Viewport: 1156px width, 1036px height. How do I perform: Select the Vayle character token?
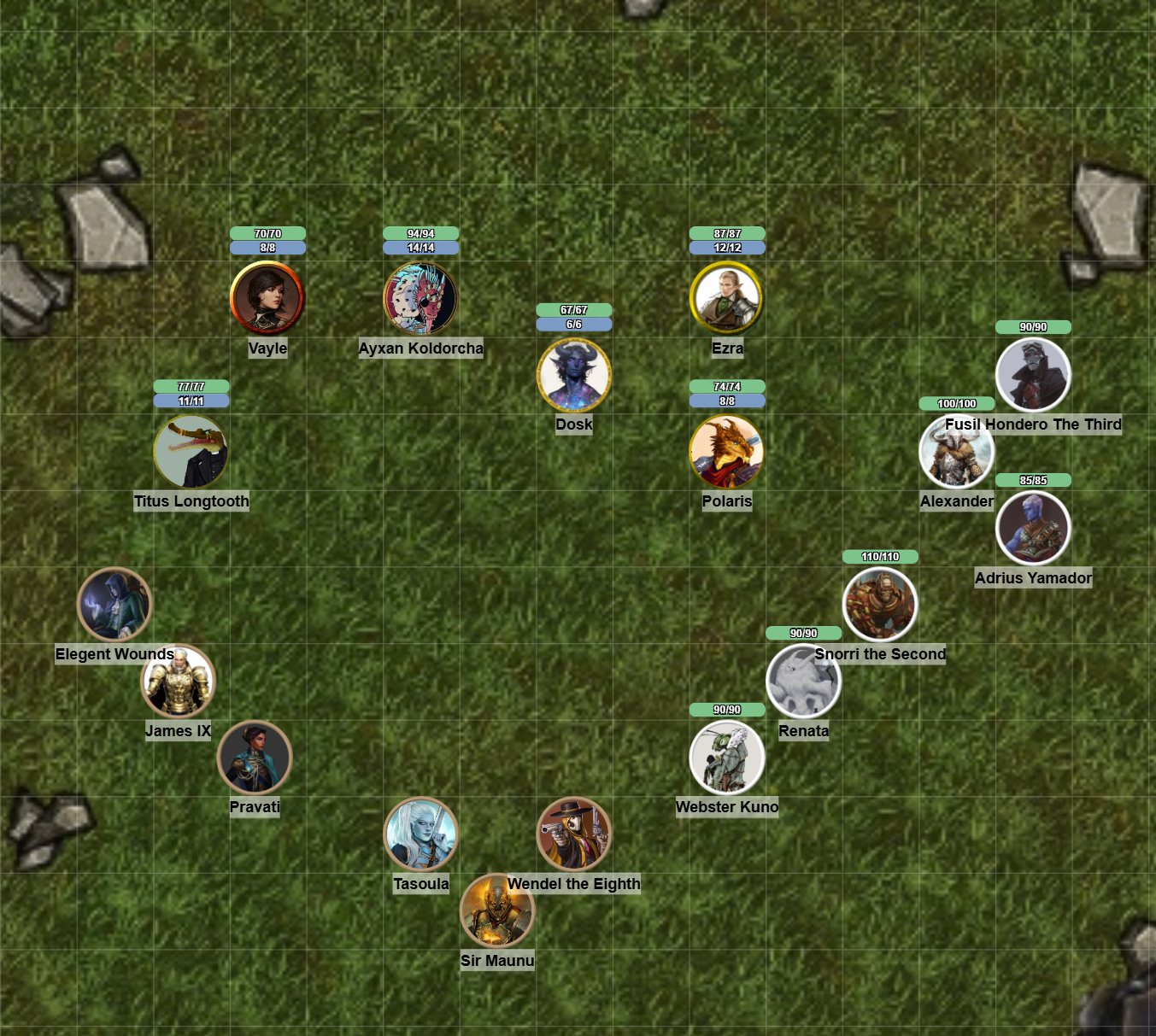pos(267,298)
